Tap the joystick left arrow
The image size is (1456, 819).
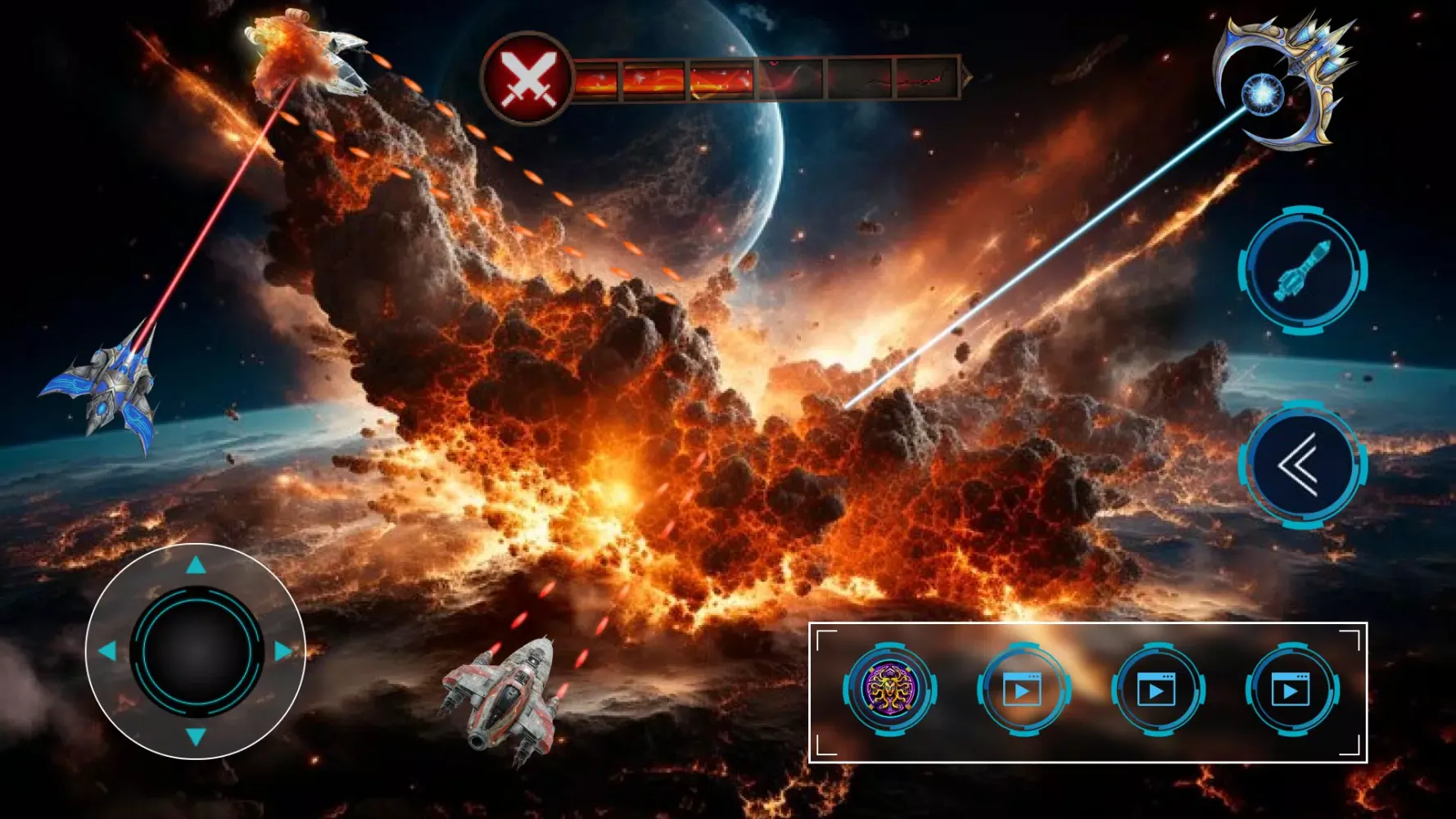tap(108, 649)
